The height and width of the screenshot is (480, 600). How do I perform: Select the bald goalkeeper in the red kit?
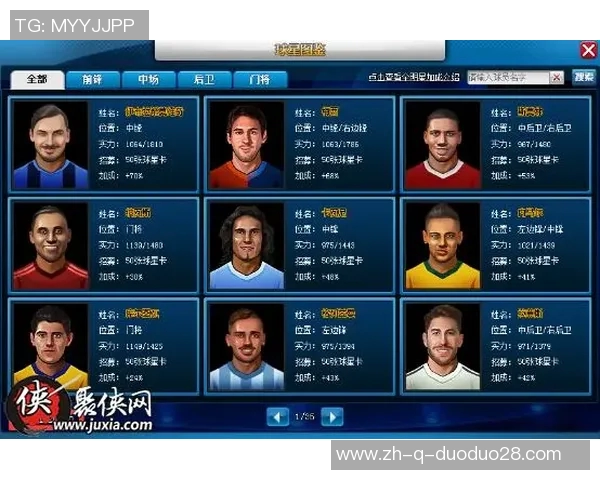click(x=50, y=246)
